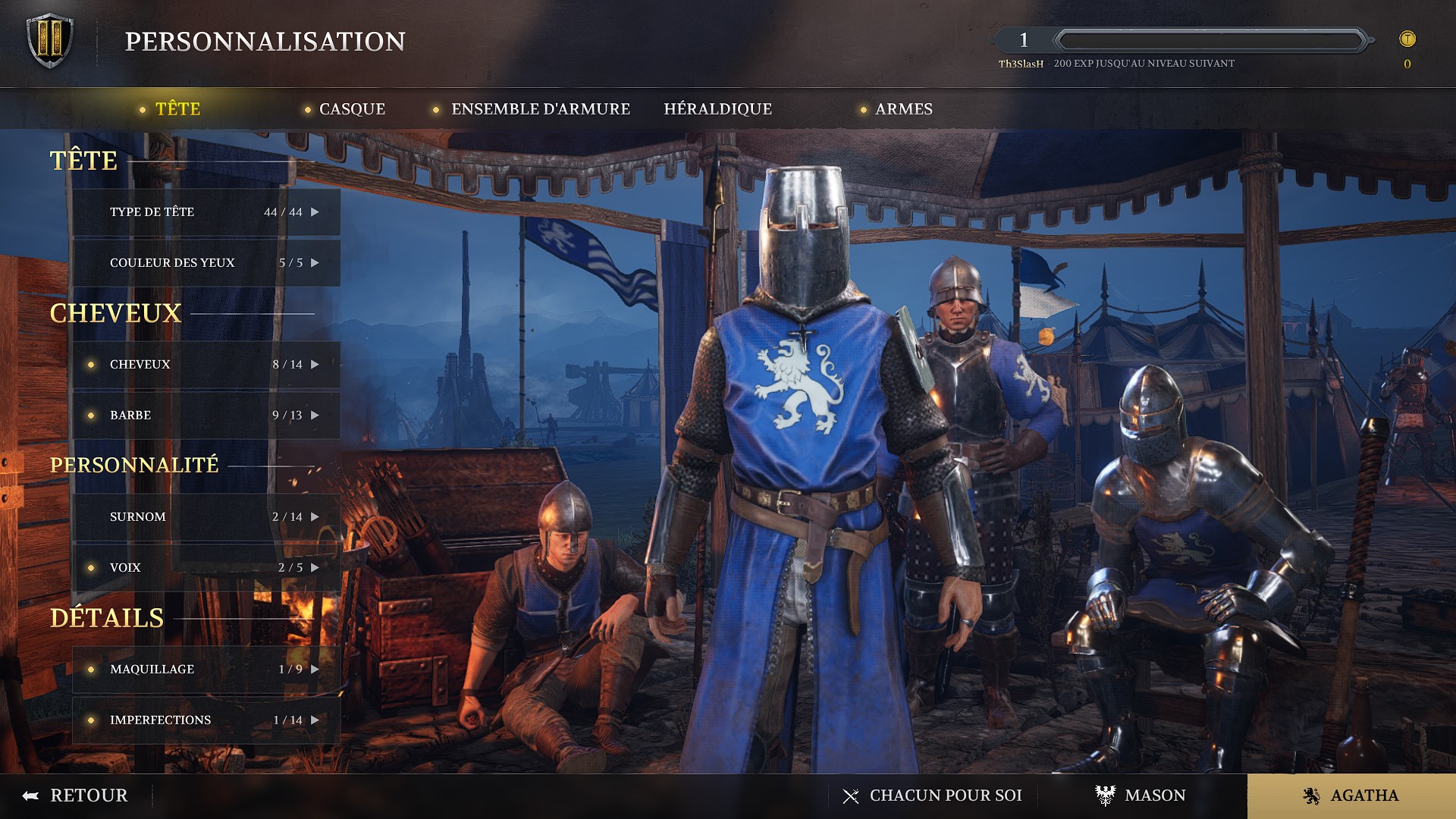Click the Retour back button
The width and height of the screenshot is (1456, 819).
click(x=76, y=795)
